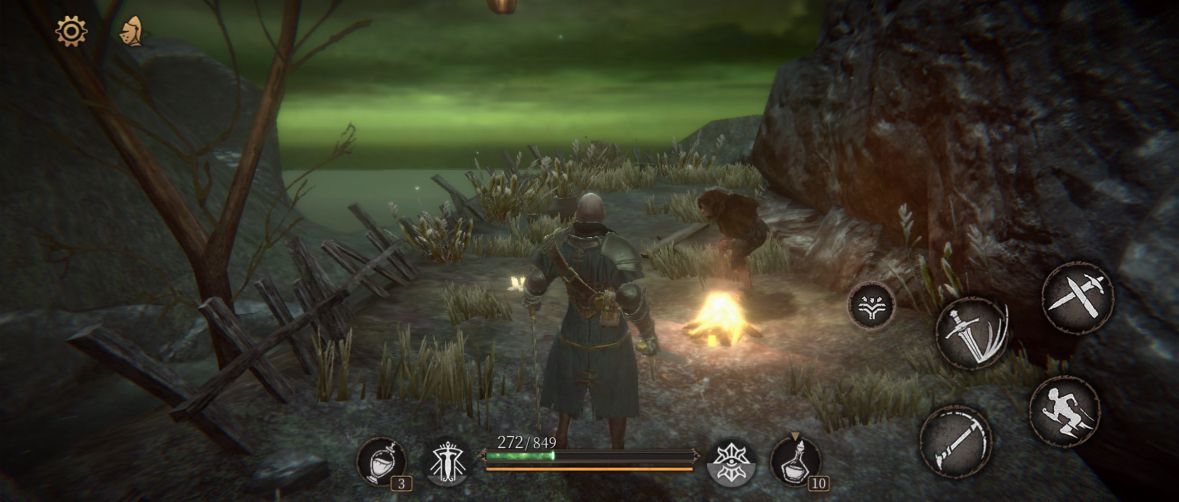The image size is (1179, 502).
Task: Activate the eye emblem skill icon
Action: (731, 461)
